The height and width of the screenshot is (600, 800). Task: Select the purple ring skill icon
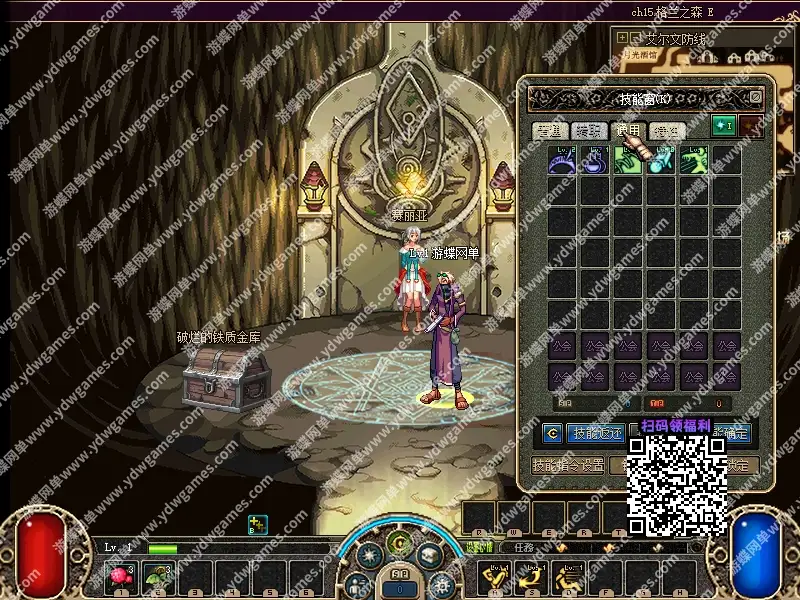562,161
